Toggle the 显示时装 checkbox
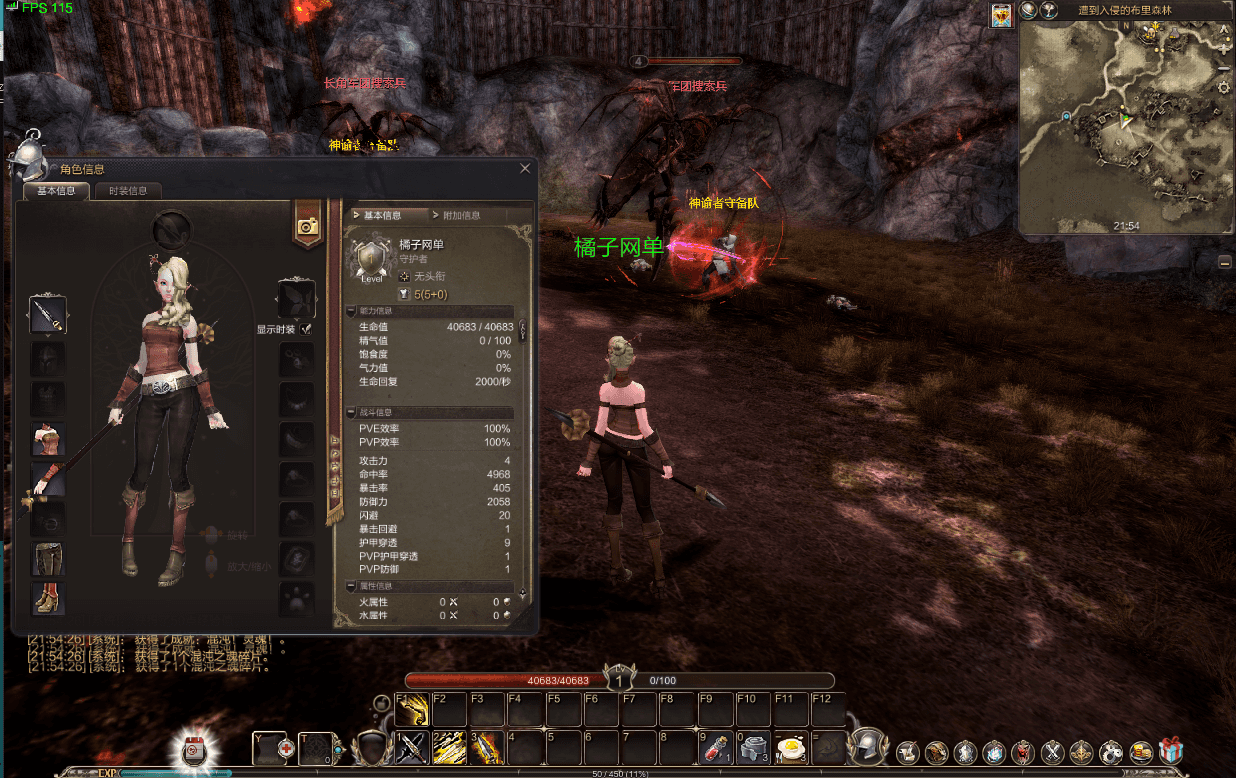The image size is (1236, 778). click(x=306, y=329)
